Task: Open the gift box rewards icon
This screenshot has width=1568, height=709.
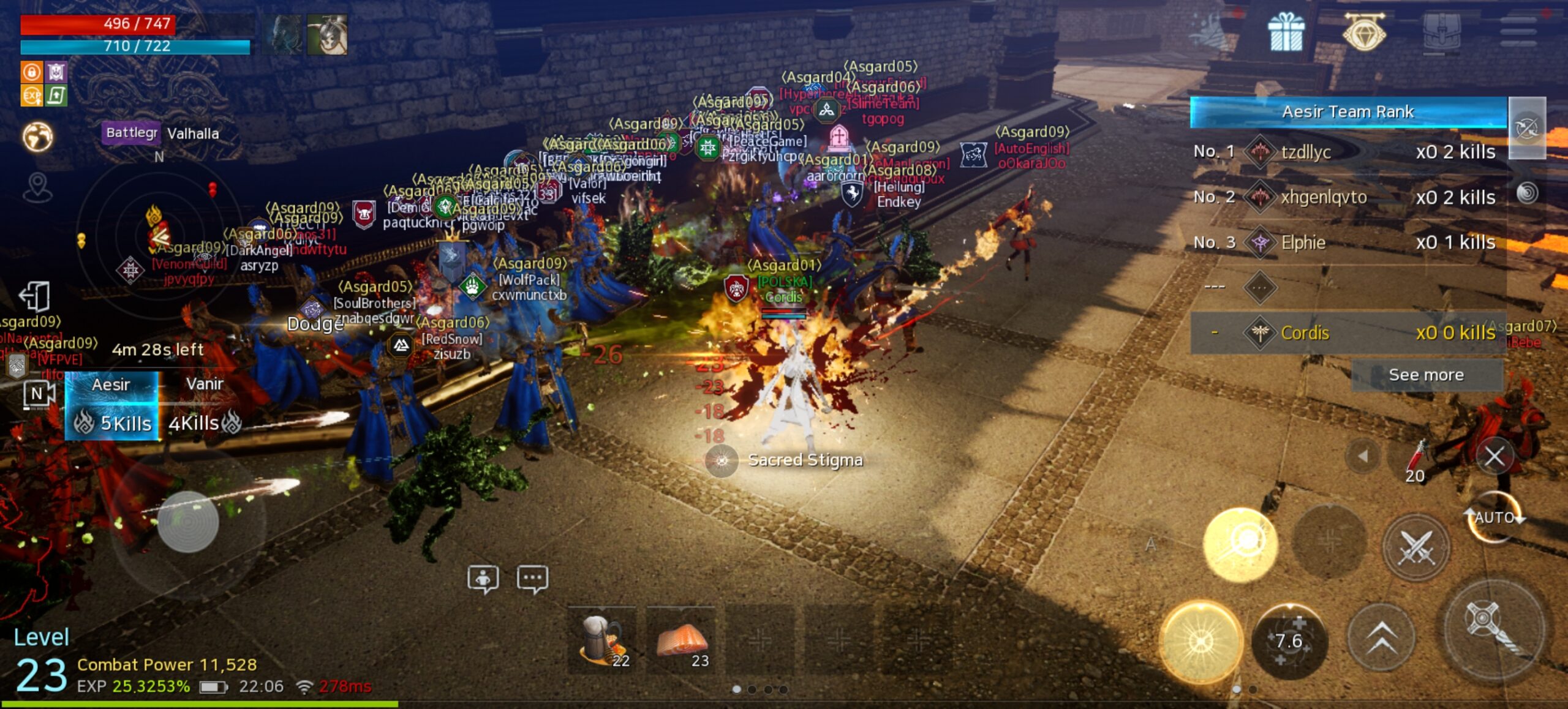Action: click(x=1286, y=32)
